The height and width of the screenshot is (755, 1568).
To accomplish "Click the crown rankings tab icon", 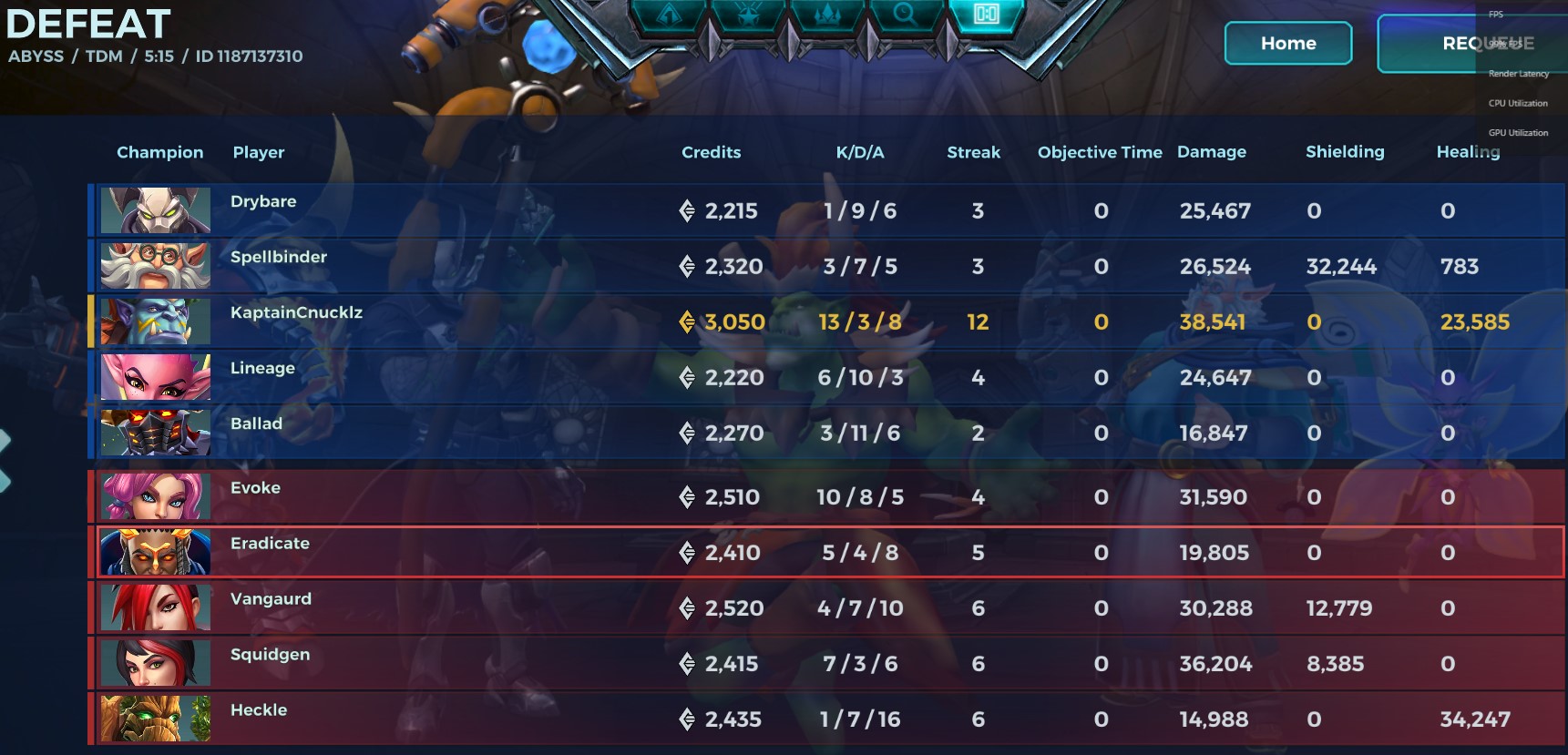I will pyautogui.click(x=827, y=16).
